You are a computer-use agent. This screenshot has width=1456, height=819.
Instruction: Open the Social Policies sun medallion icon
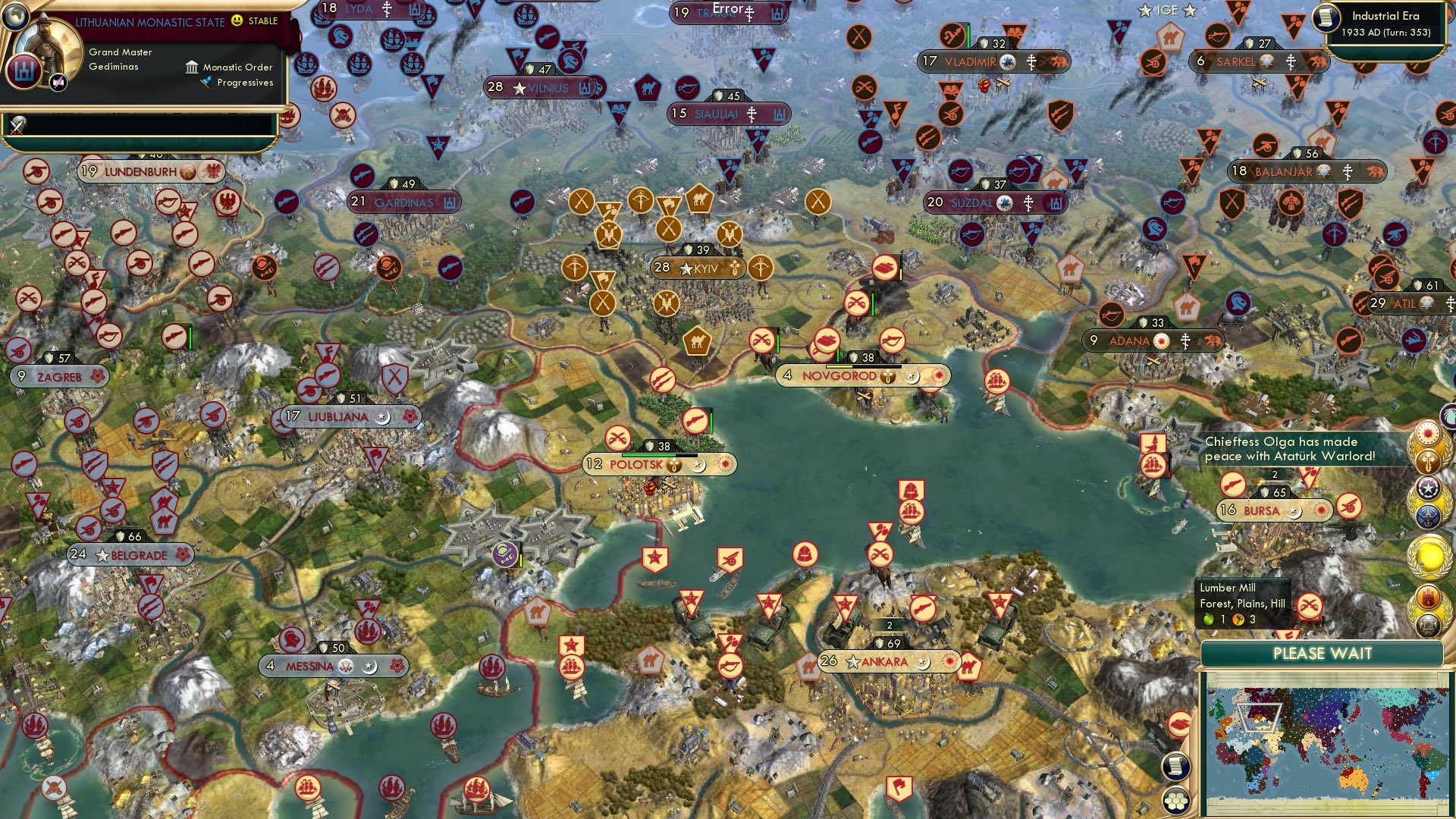pos(1428,434)
